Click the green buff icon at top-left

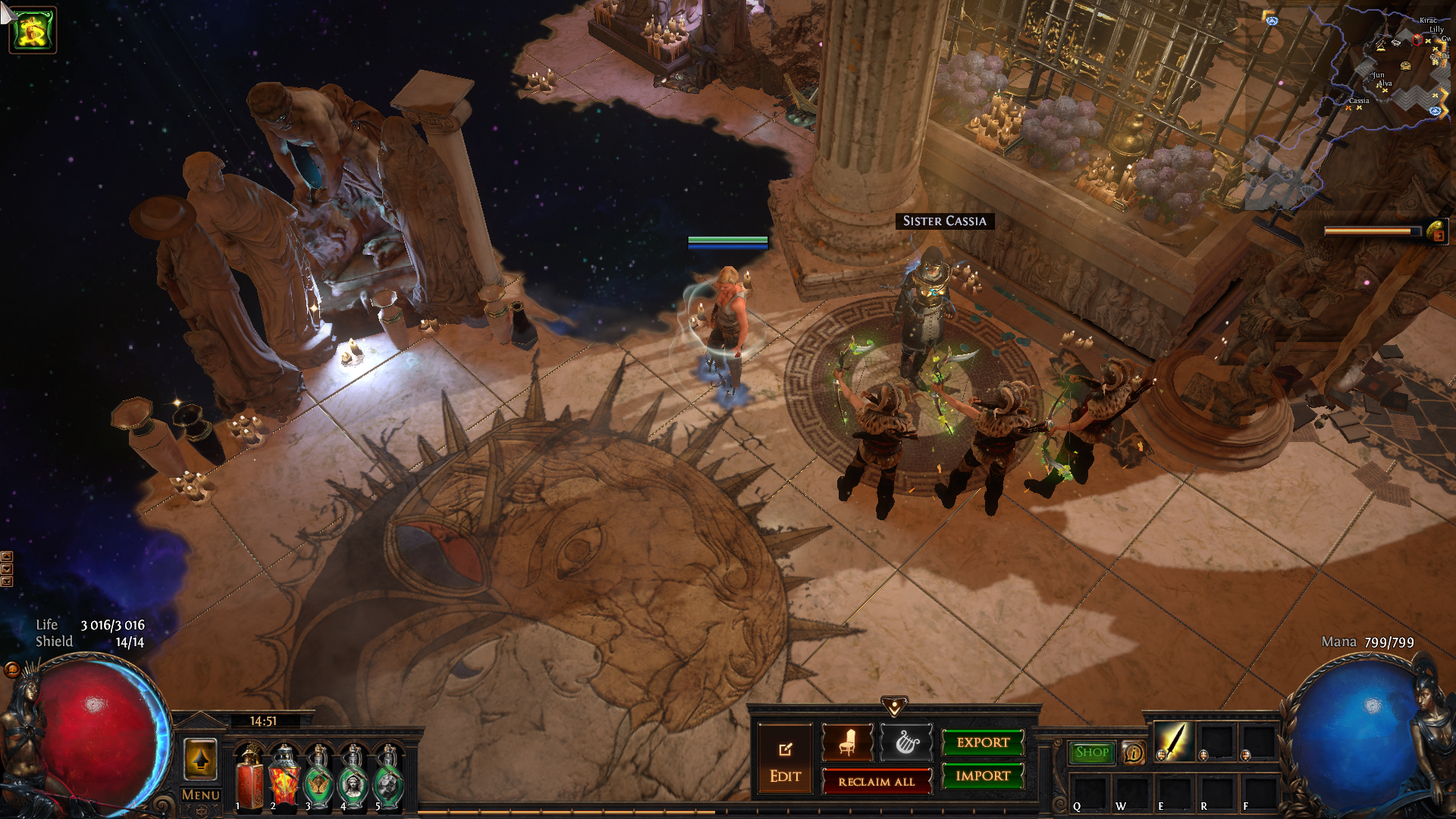coord(33,30)
